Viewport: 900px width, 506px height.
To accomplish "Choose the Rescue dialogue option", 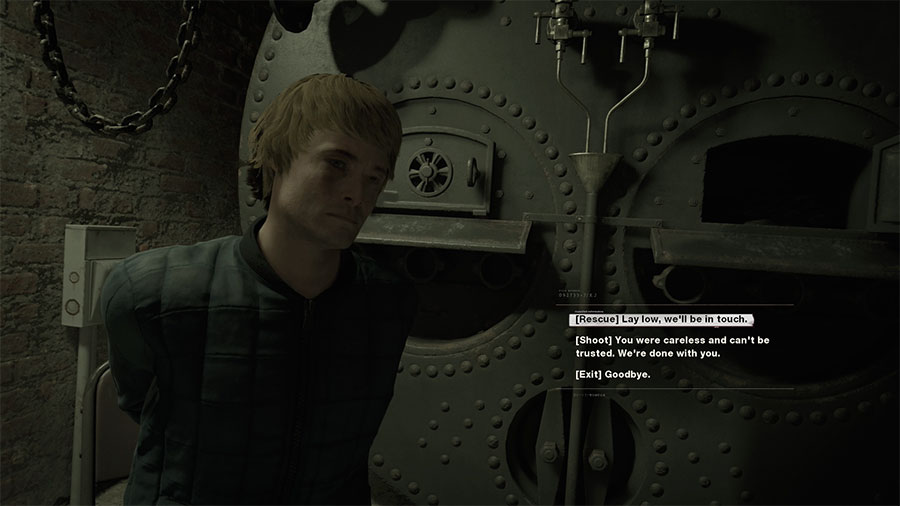I will (x=660, y=319).
